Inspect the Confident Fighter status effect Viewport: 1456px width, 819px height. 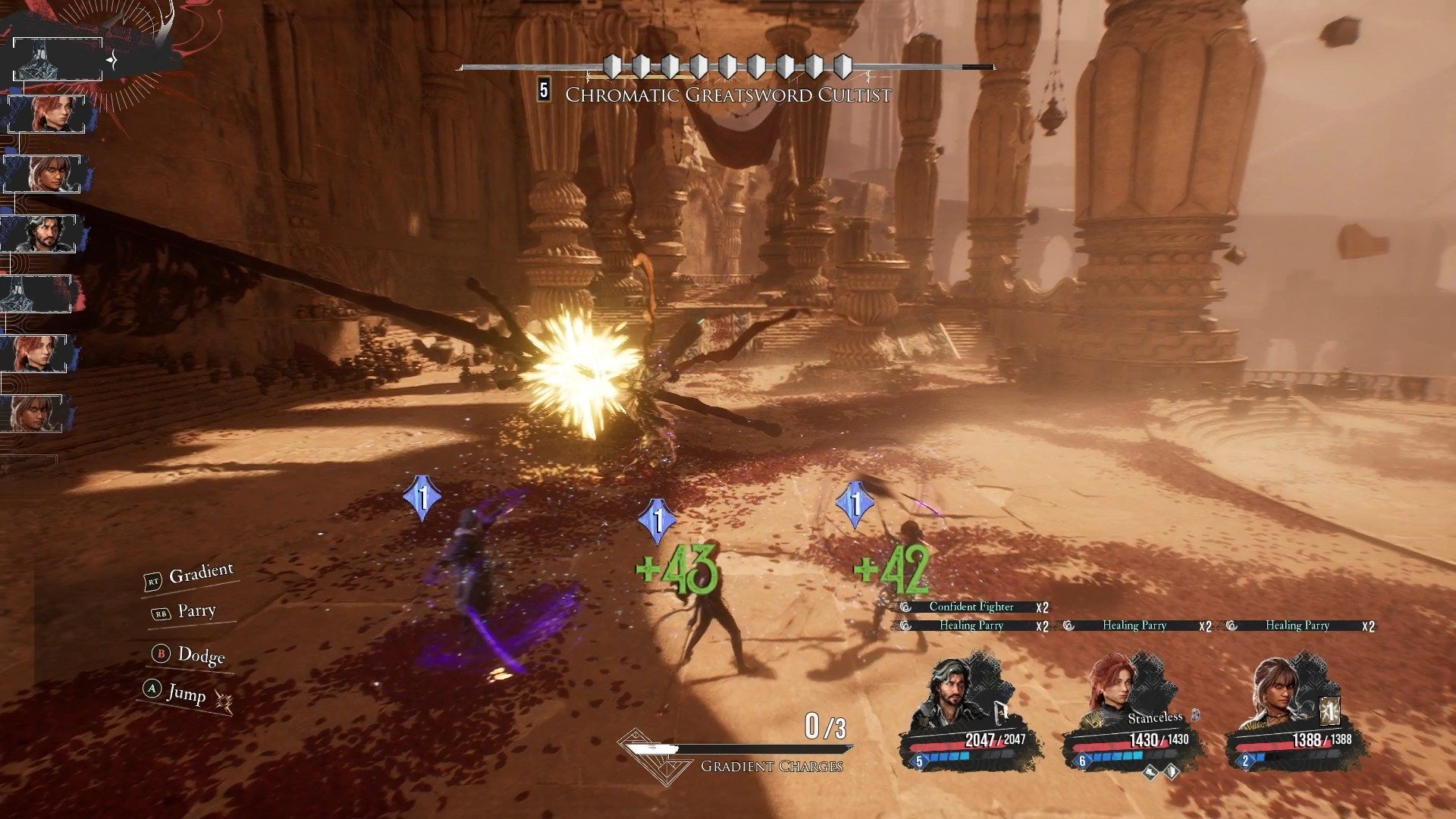pos(971,607)
